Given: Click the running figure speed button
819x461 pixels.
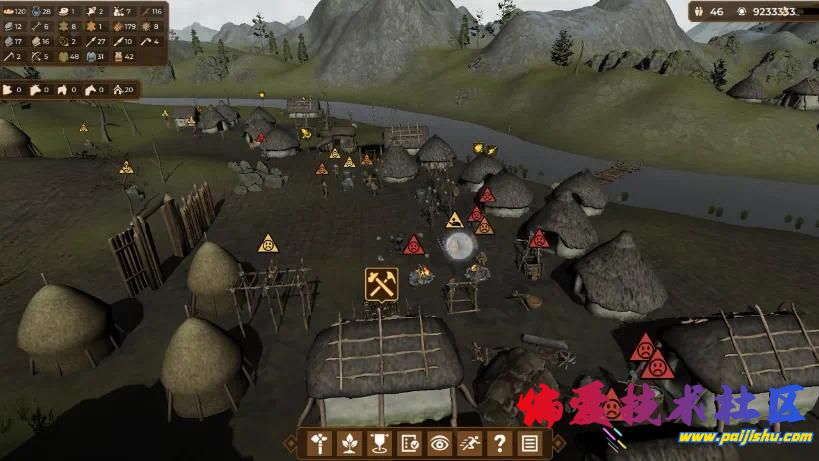Looking at the screenshot, I should click(469, 444).
